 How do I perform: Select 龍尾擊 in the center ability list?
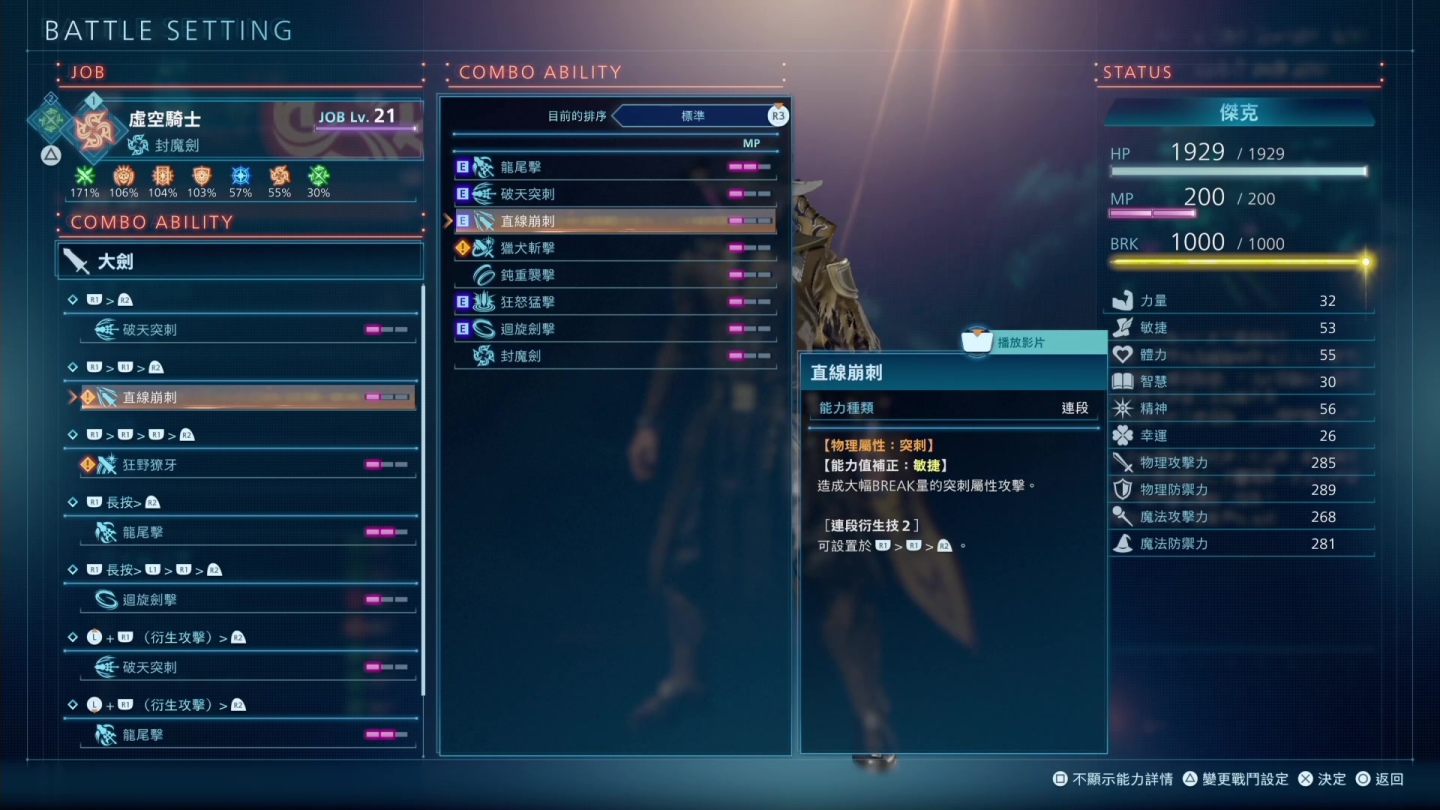615,167
